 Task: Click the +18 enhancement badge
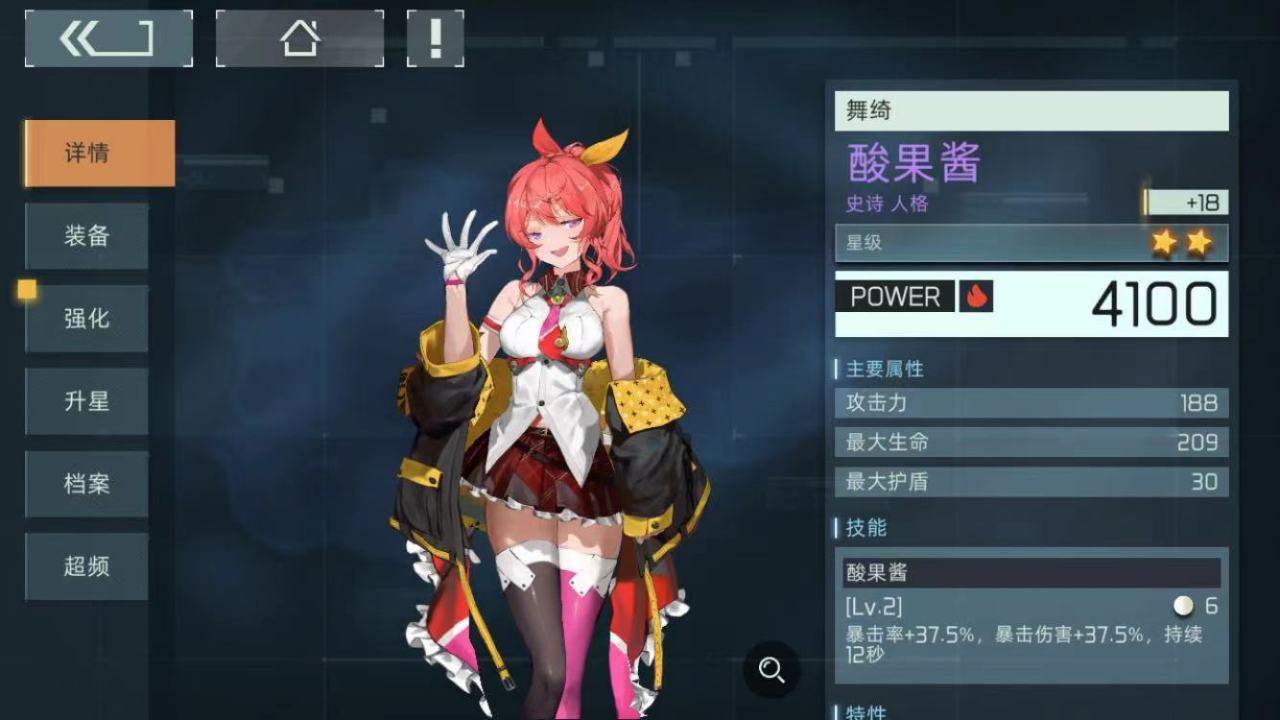[1185, 202]
